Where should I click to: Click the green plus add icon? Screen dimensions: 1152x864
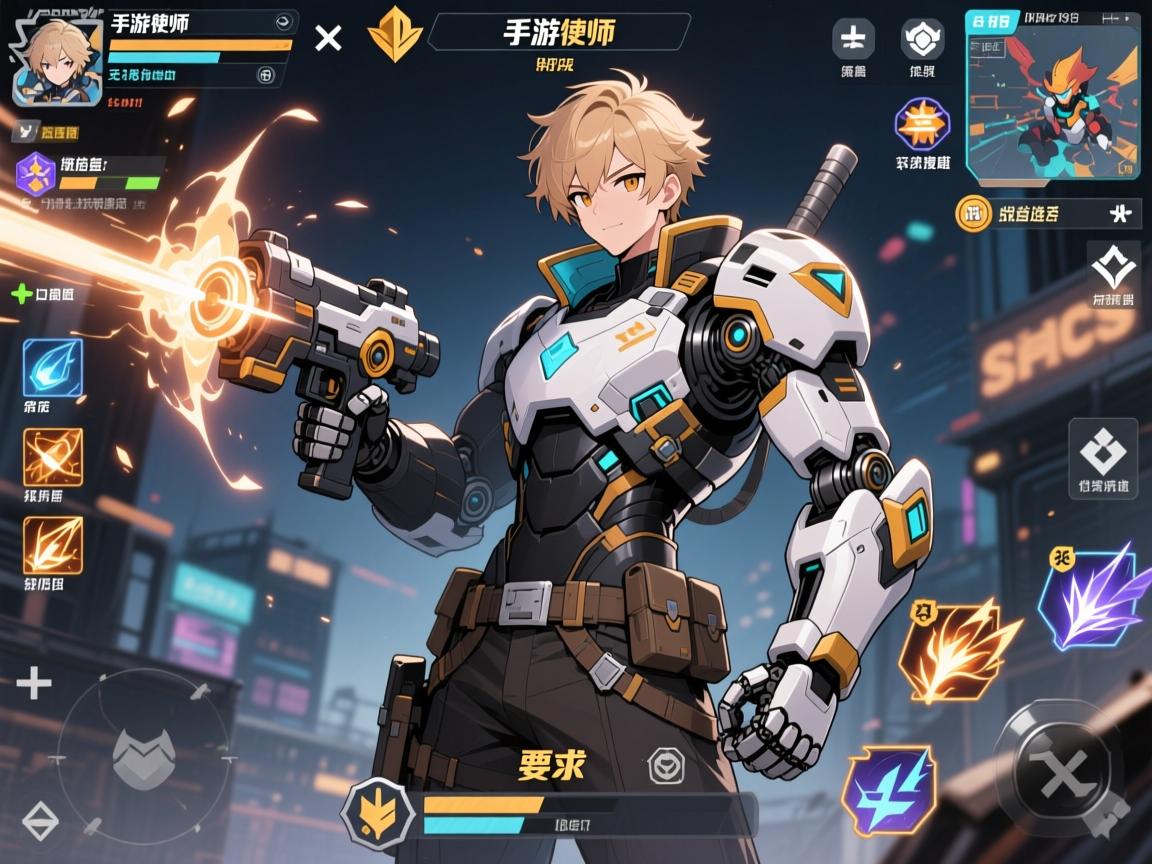pos(21,294)
